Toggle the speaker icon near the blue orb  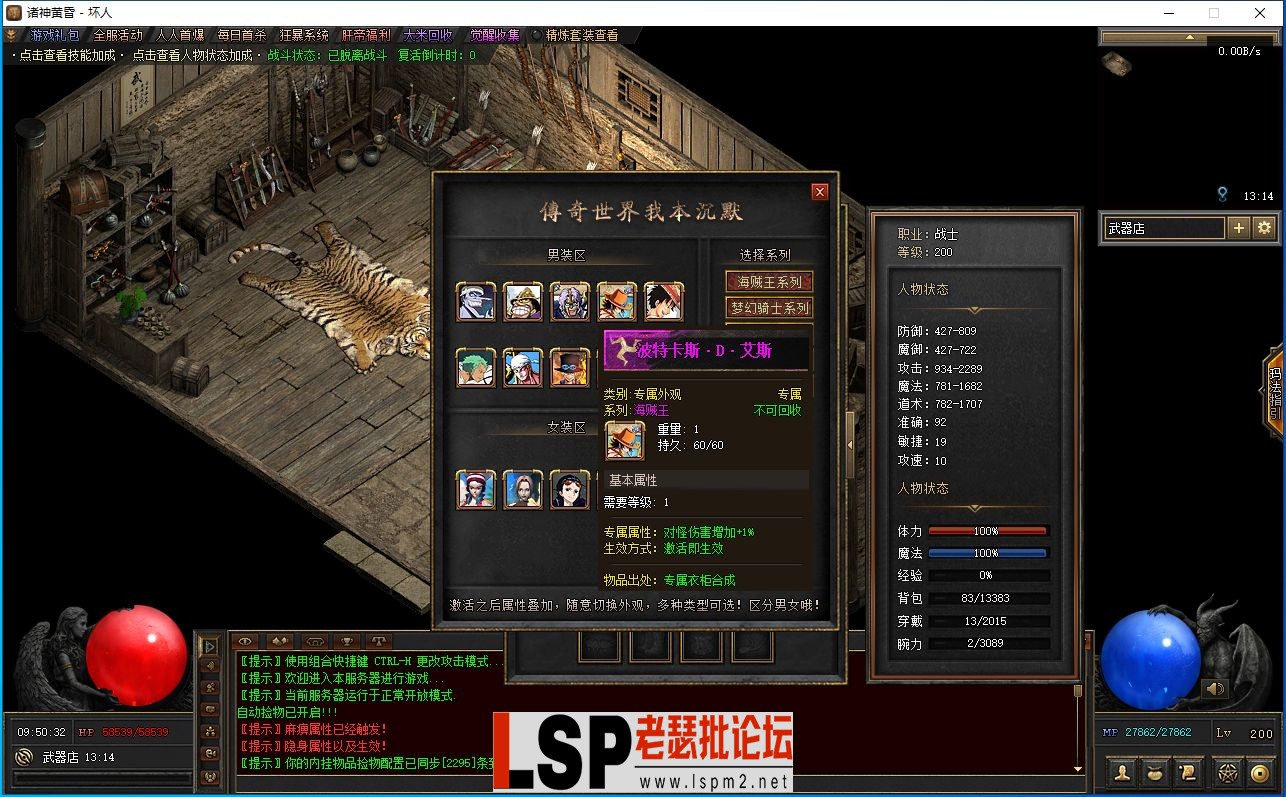1216,687
